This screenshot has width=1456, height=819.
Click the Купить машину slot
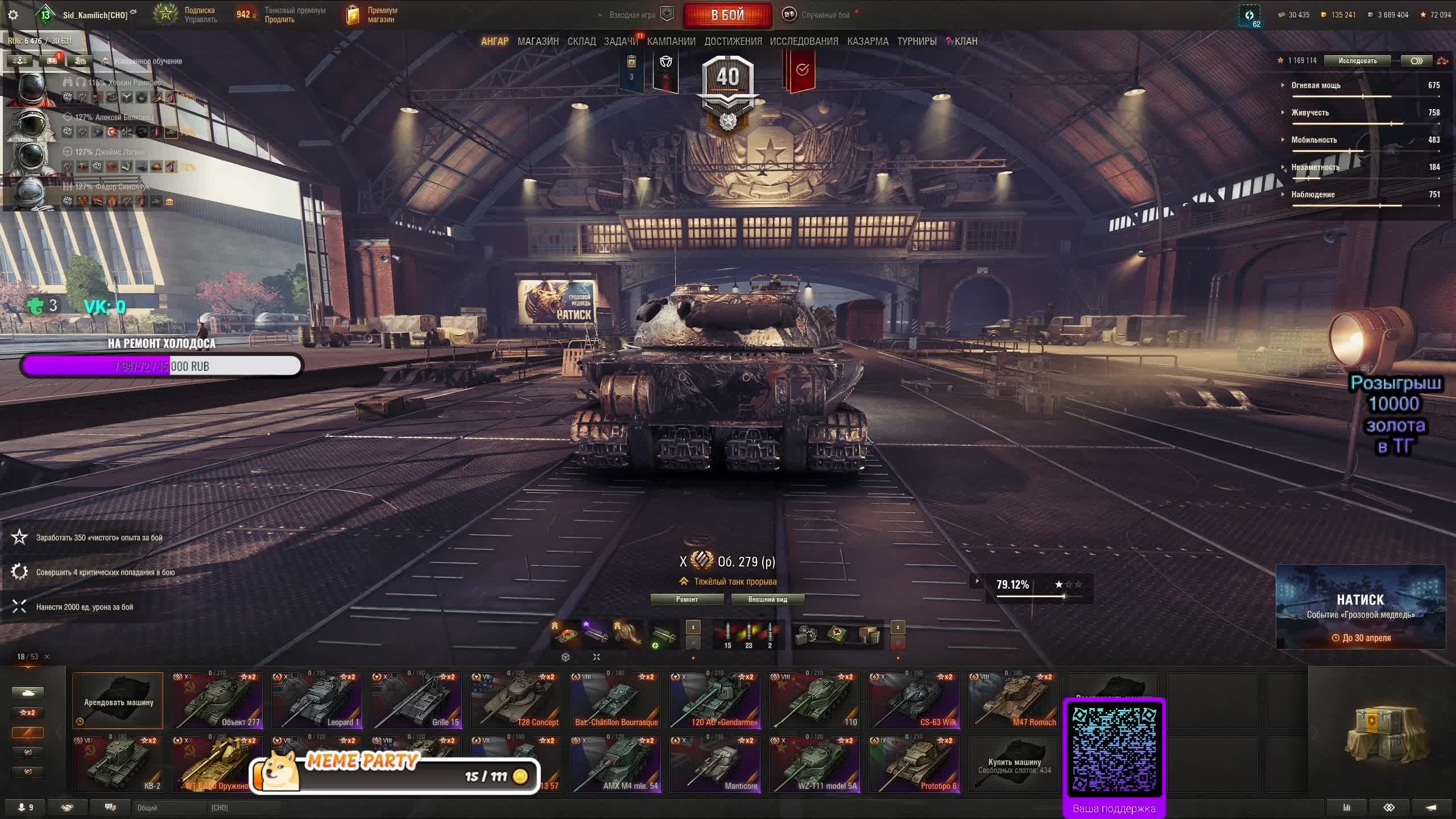click(x=1014, y=764)
